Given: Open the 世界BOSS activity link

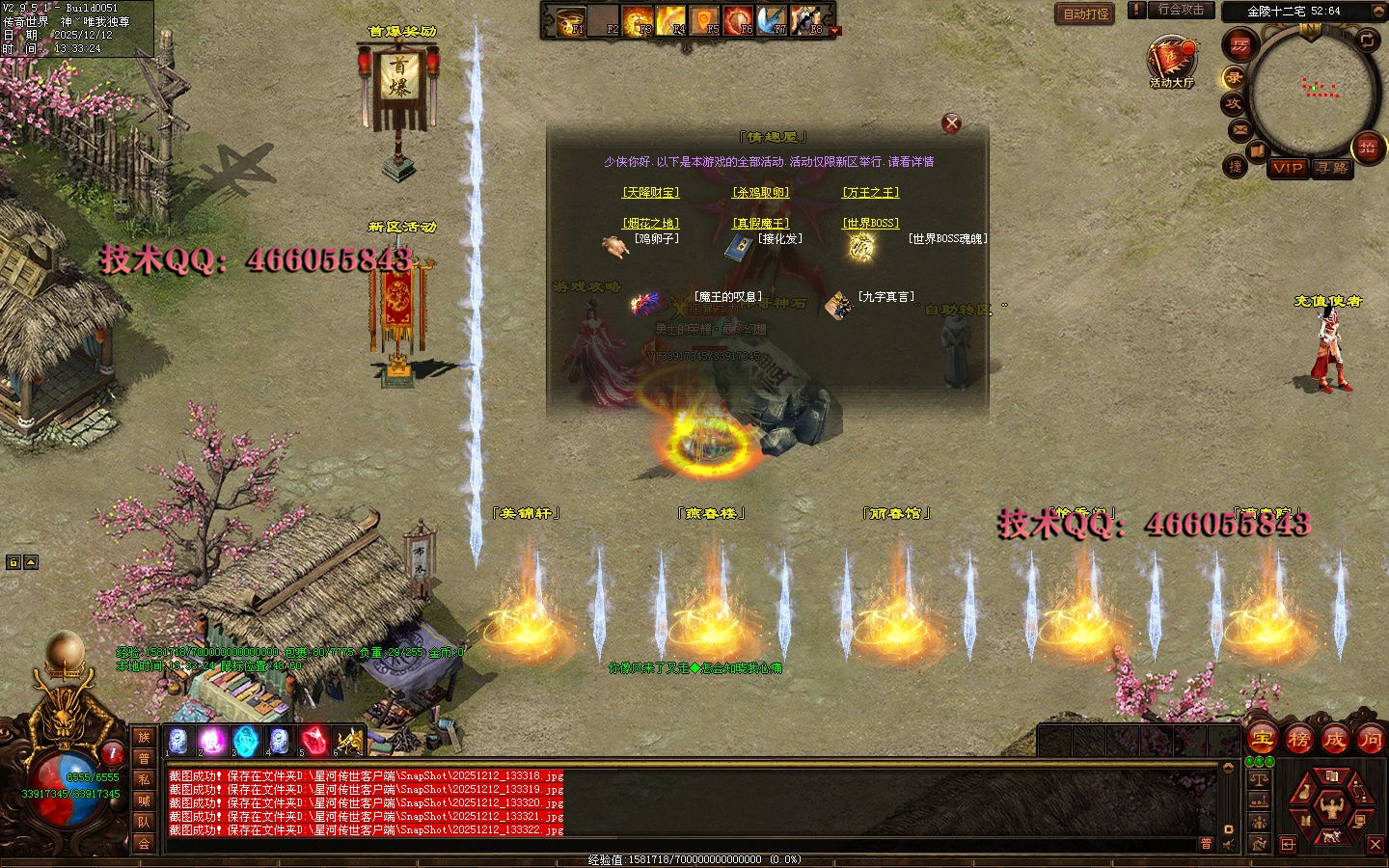Looking at the screenshot, I should click(x=871, y=224).
